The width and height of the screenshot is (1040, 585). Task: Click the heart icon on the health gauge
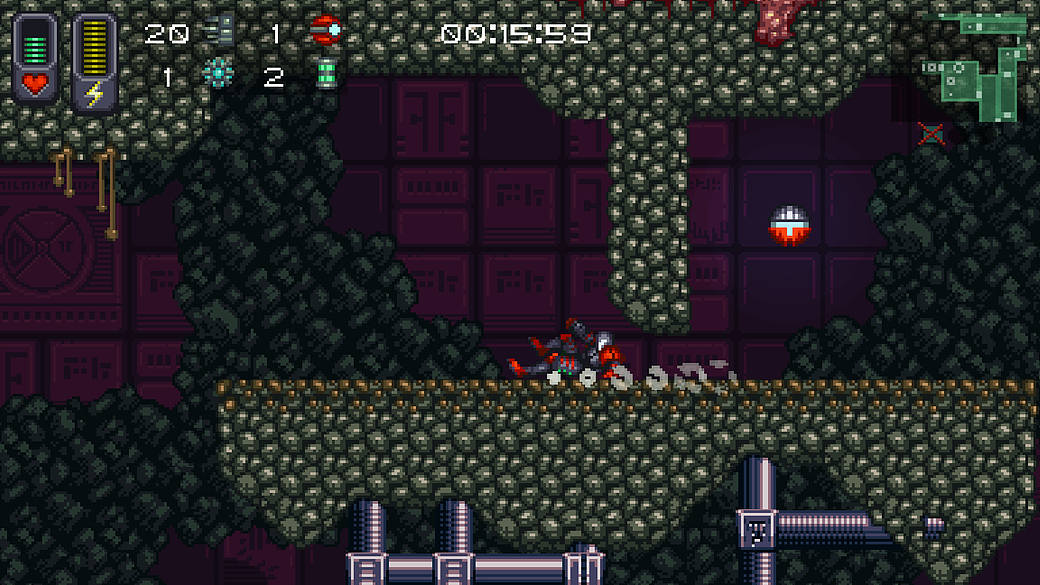pos(35,84)
